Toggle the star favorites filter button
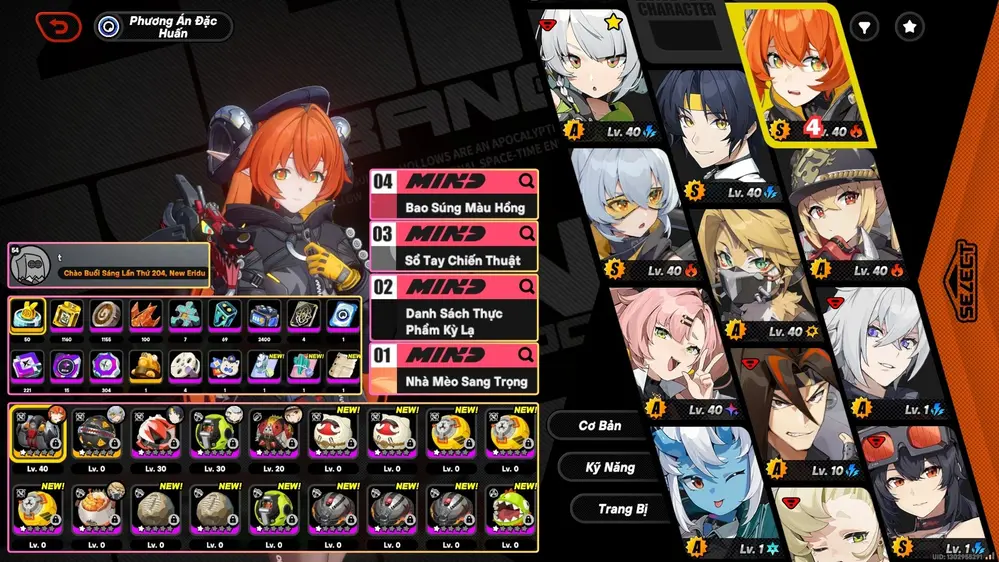This screenshot has height=562, width=999. pos(909,27)
